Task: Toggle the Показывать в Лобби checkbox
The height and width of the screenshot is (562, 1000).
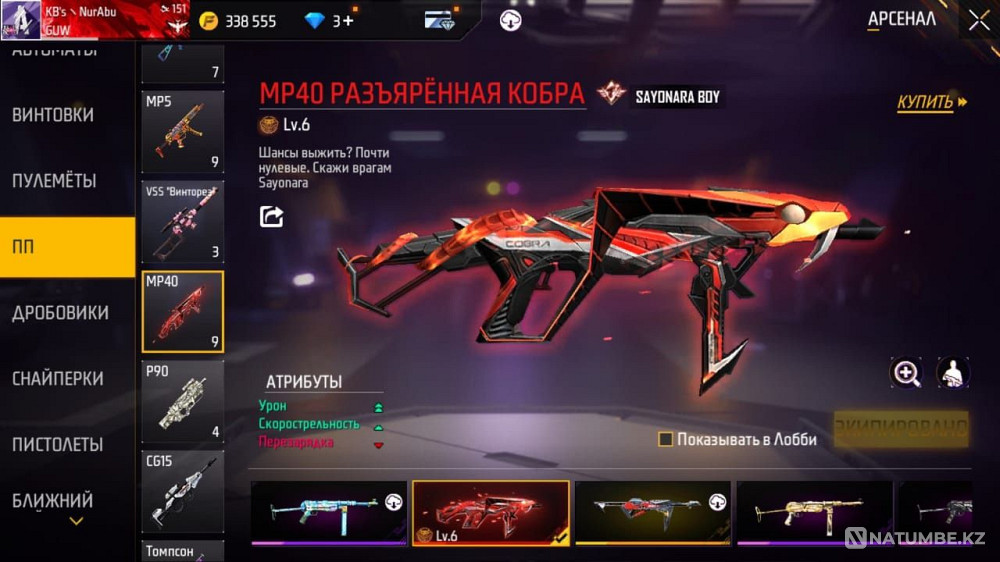Action: coord(665,439)
